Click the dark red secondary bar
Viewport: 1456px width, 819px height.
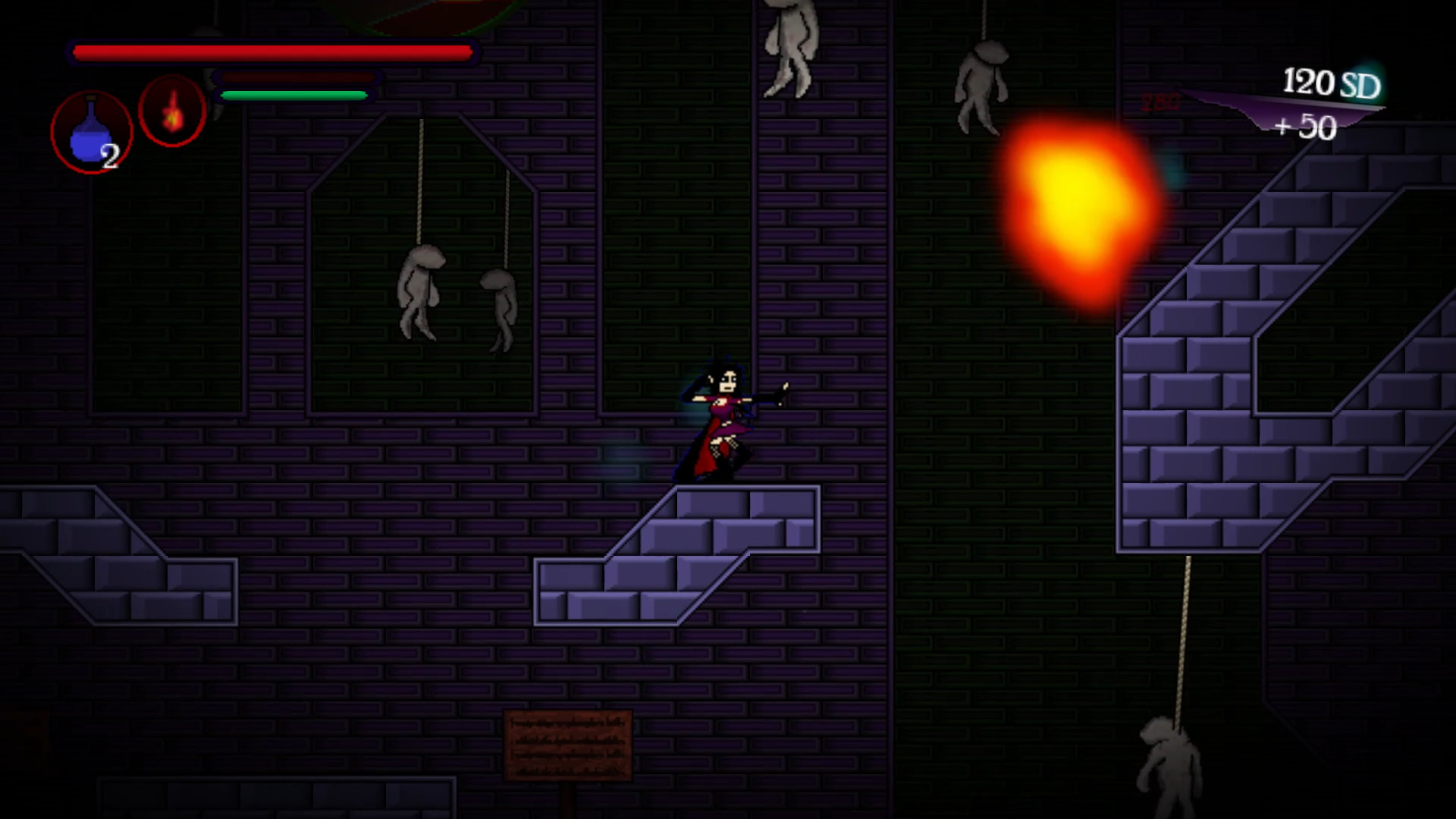click(300, 77)
